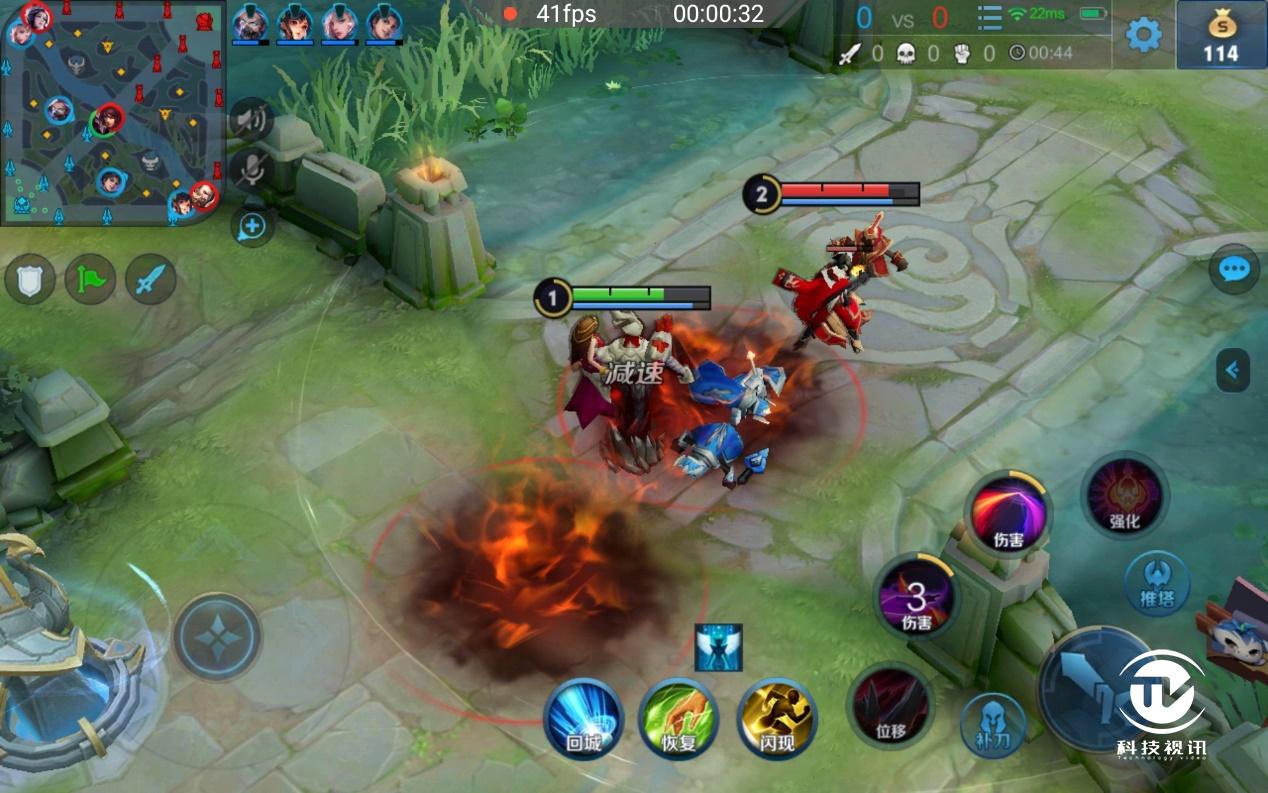The image size is (1268, 793).
Task: Toggle the speaker voice button
Action: click(251, 120)
